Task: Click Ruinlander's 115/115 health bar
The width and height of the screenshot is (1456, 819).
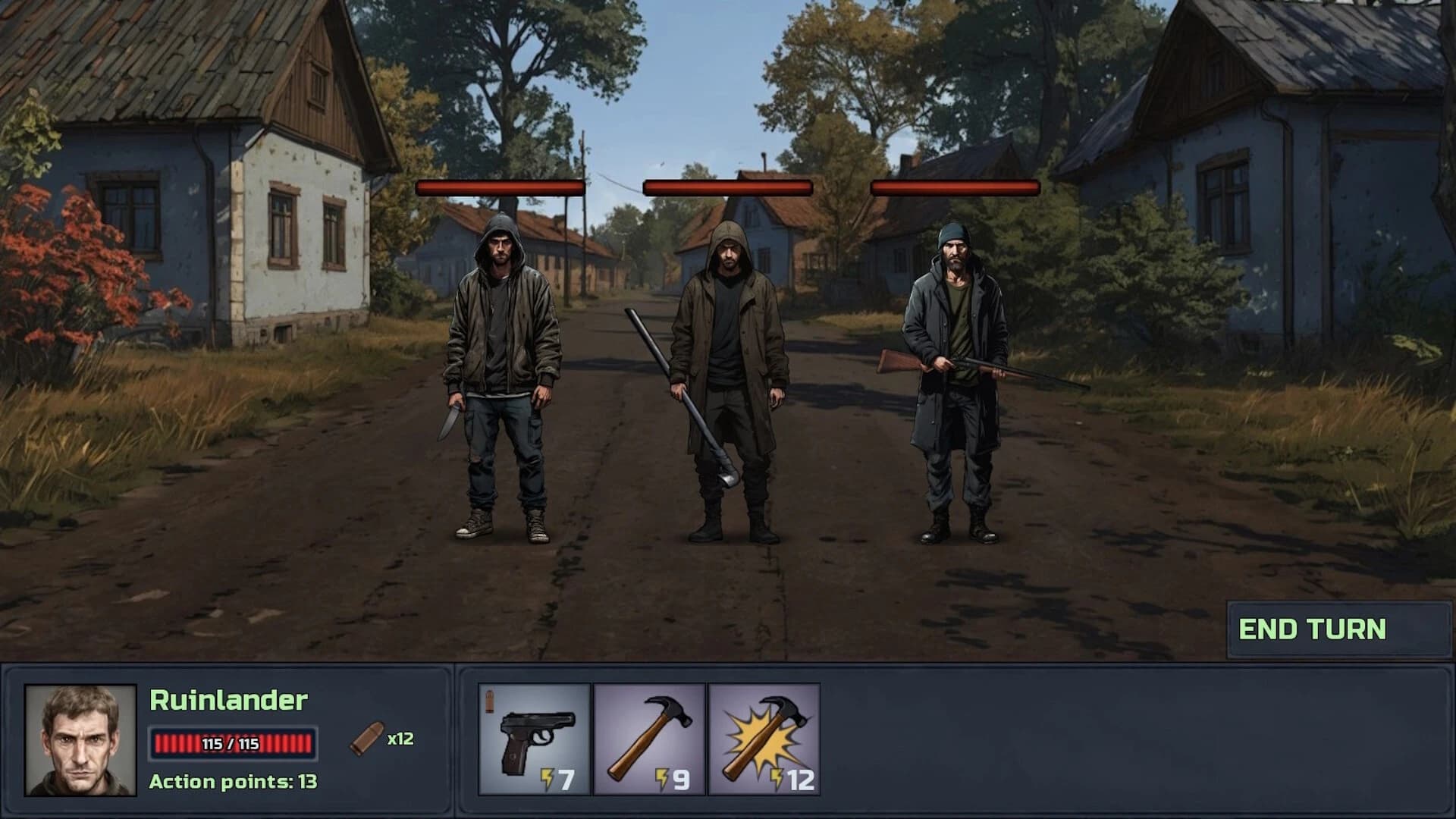Action: click(x=234, y=743)
